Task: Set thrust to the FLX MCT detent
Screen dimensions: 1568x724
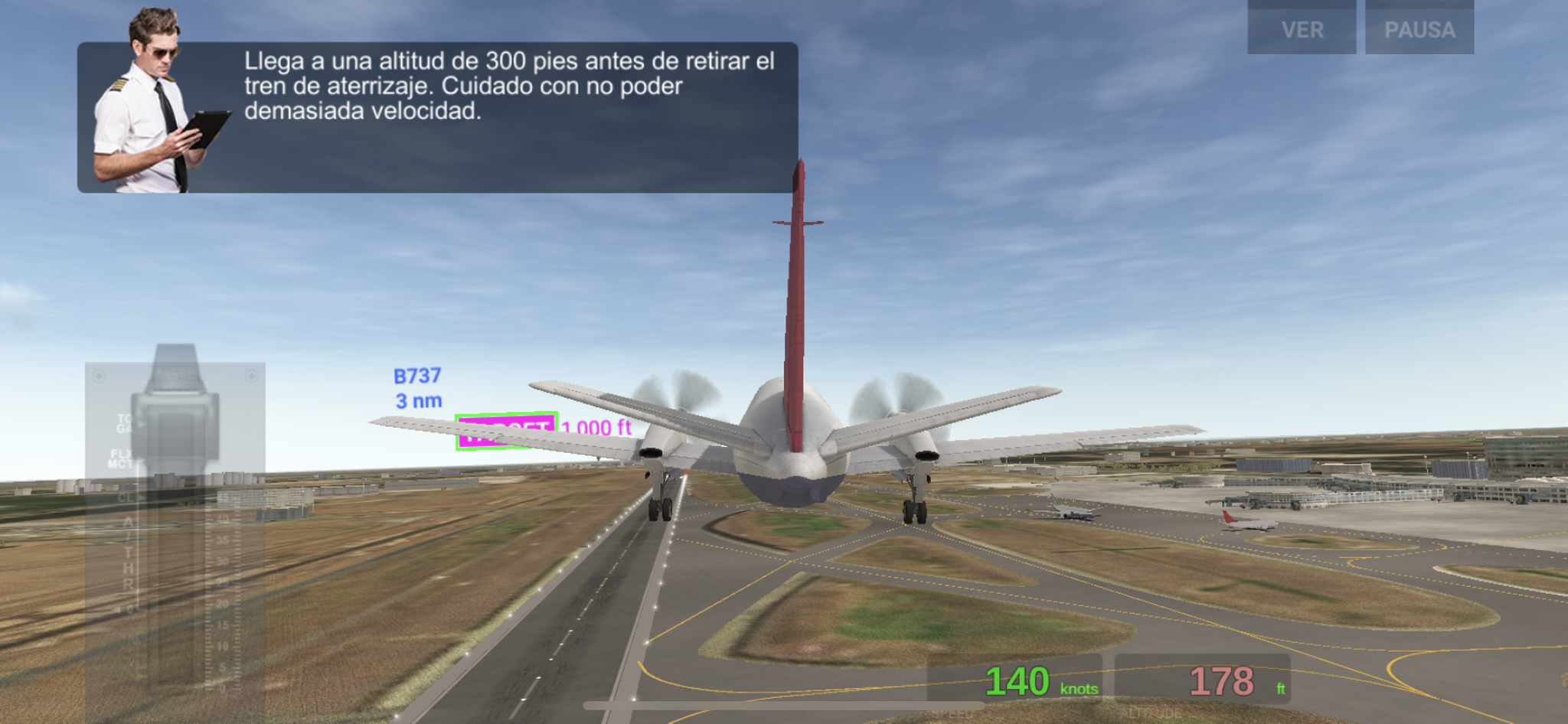Action: 122,458
